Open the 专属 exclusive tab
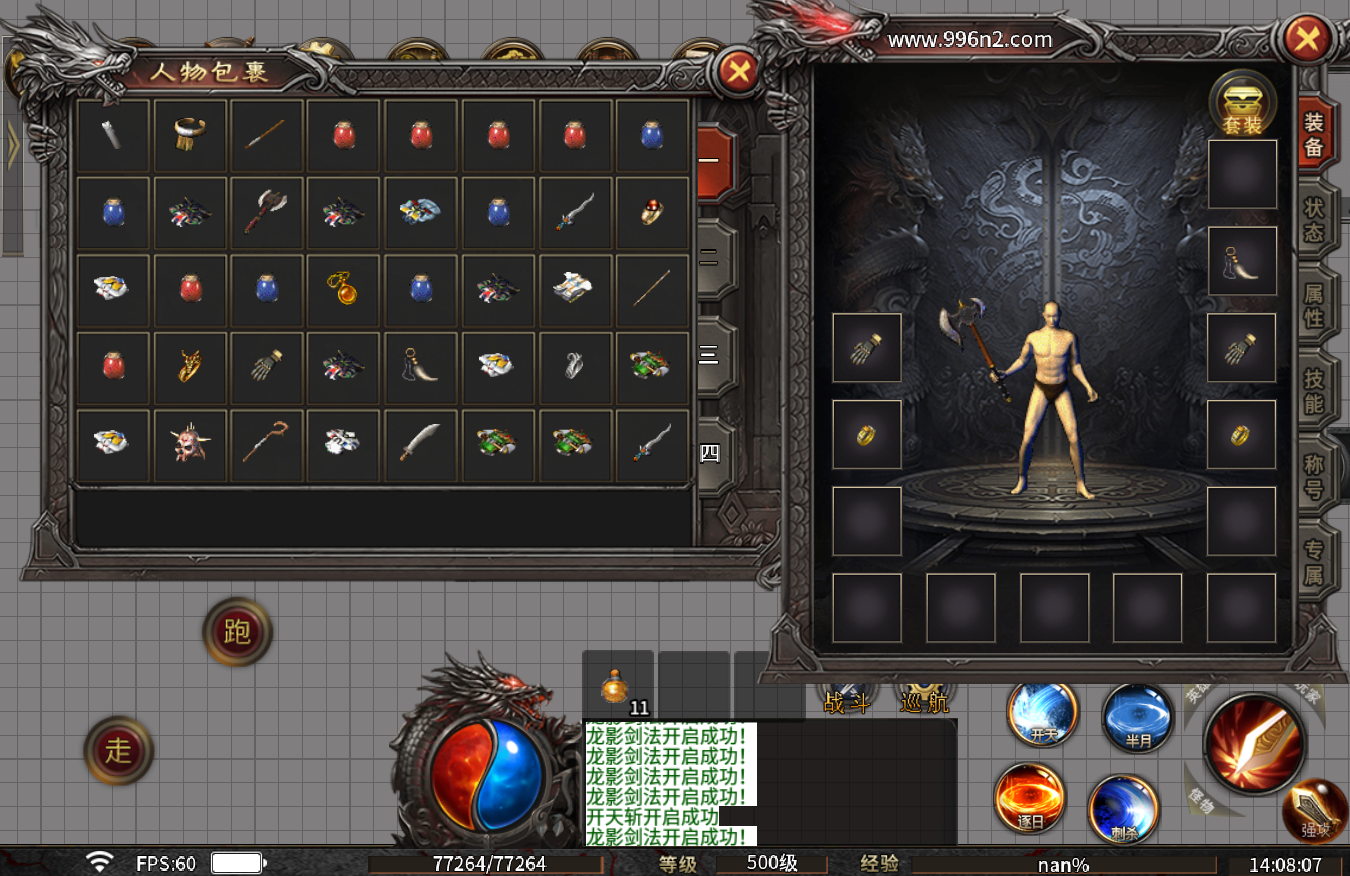The image size is (1350, 876). [1313, 563]
